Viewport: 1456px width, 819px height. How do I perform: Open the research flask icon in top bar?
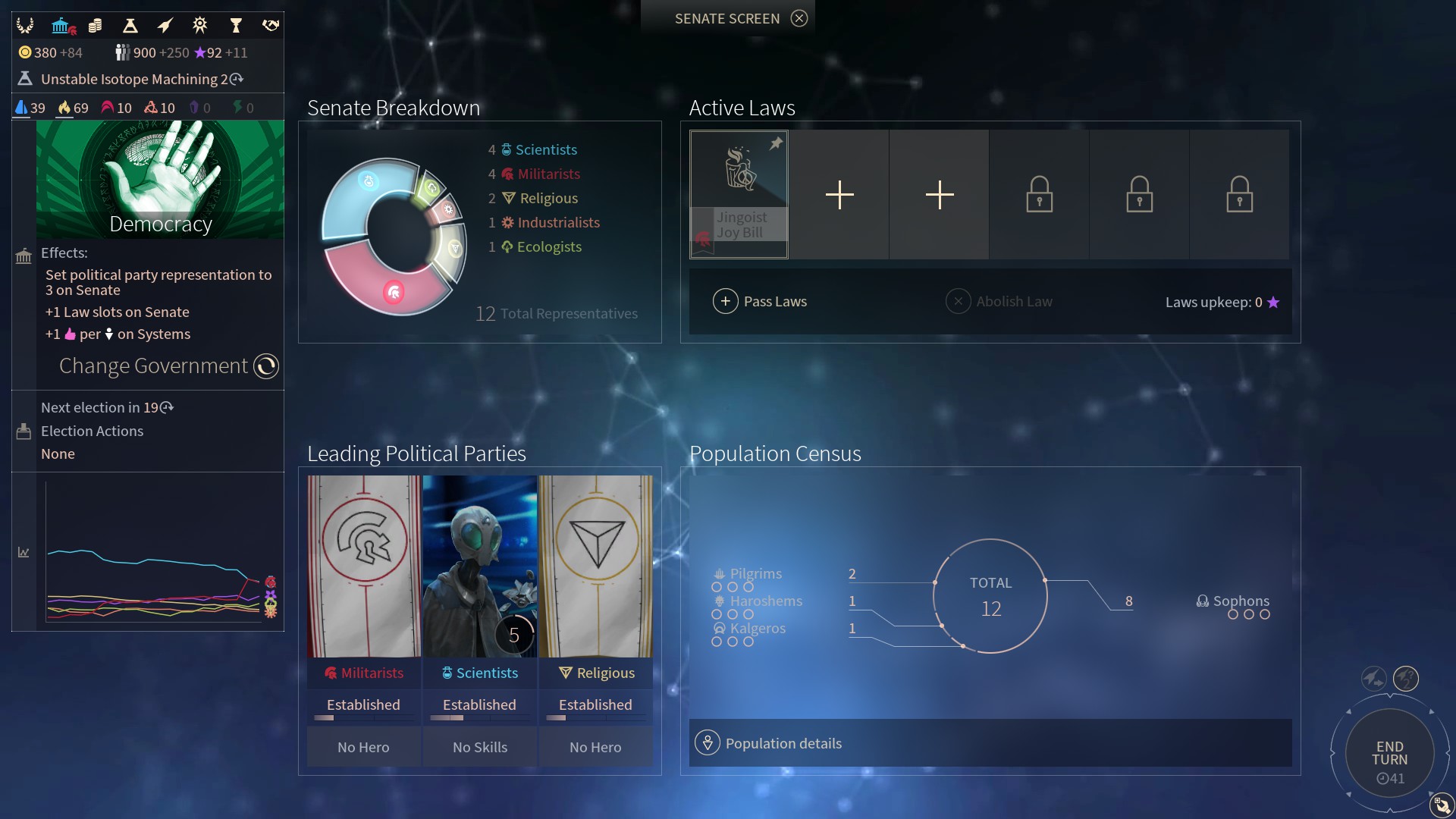[130, 27]
